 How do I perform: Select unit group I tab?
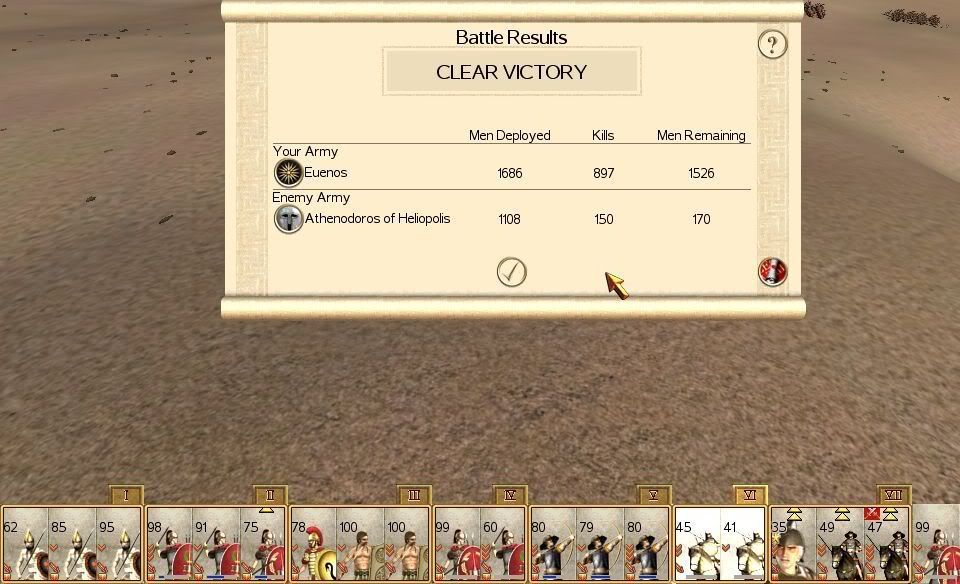(127, 495)
